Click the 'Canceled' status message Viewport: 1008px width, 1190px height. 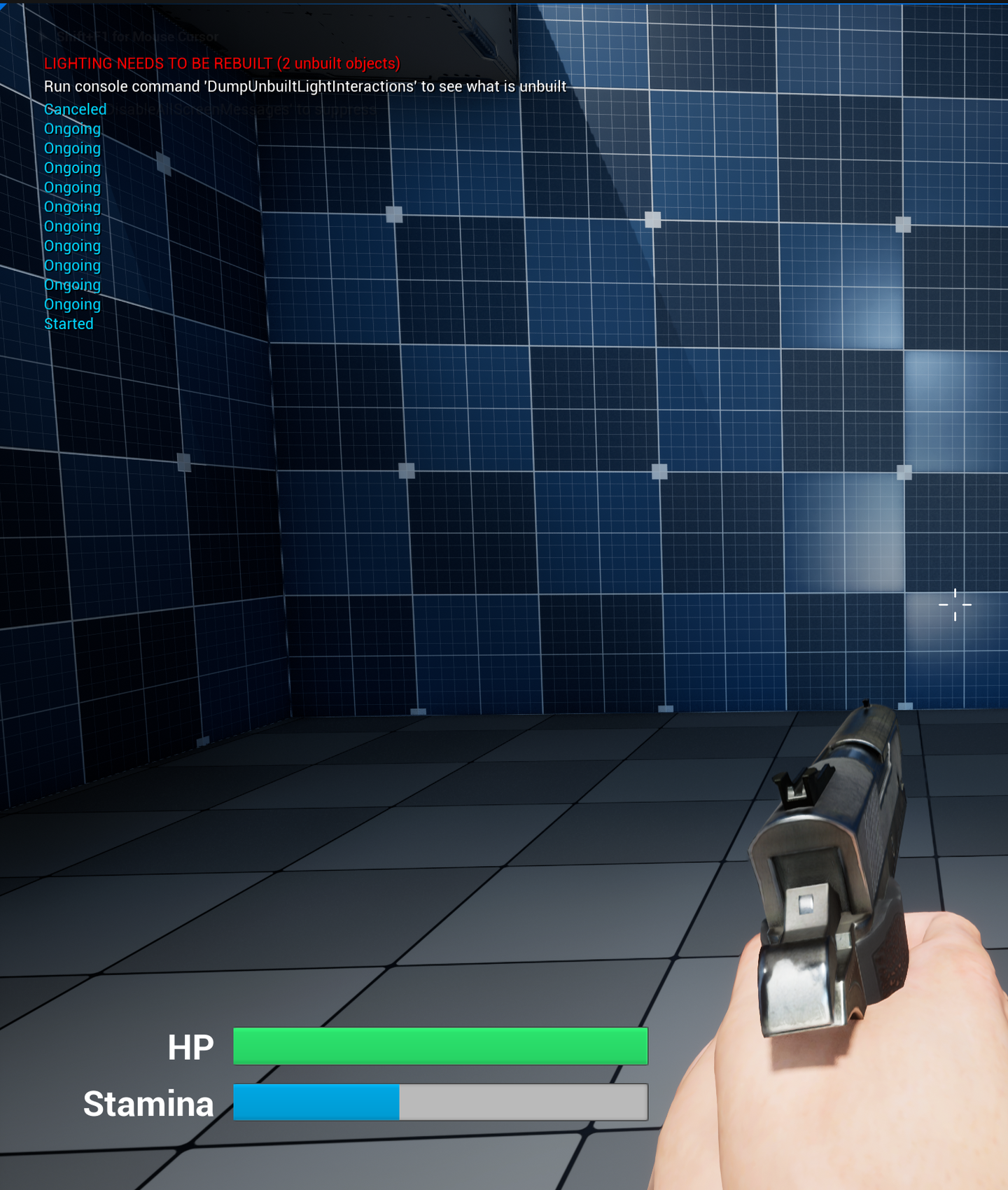coord(75,109)
